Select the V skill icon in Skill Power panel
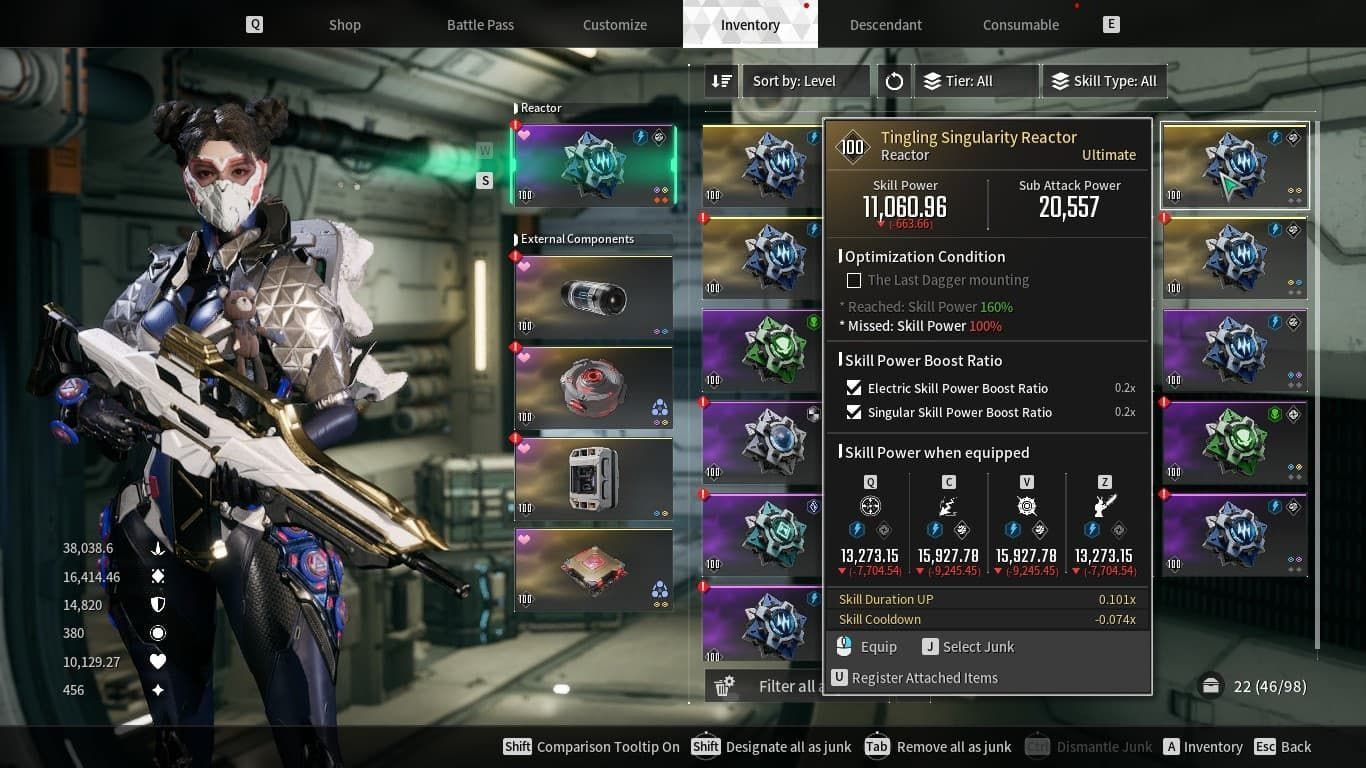 (1026, 506)
